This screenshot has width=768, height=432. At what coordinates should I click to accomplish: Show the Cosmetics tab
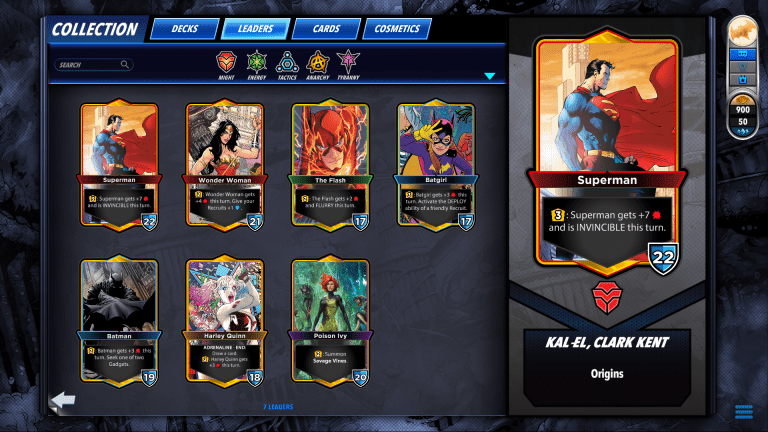(396, 29)
